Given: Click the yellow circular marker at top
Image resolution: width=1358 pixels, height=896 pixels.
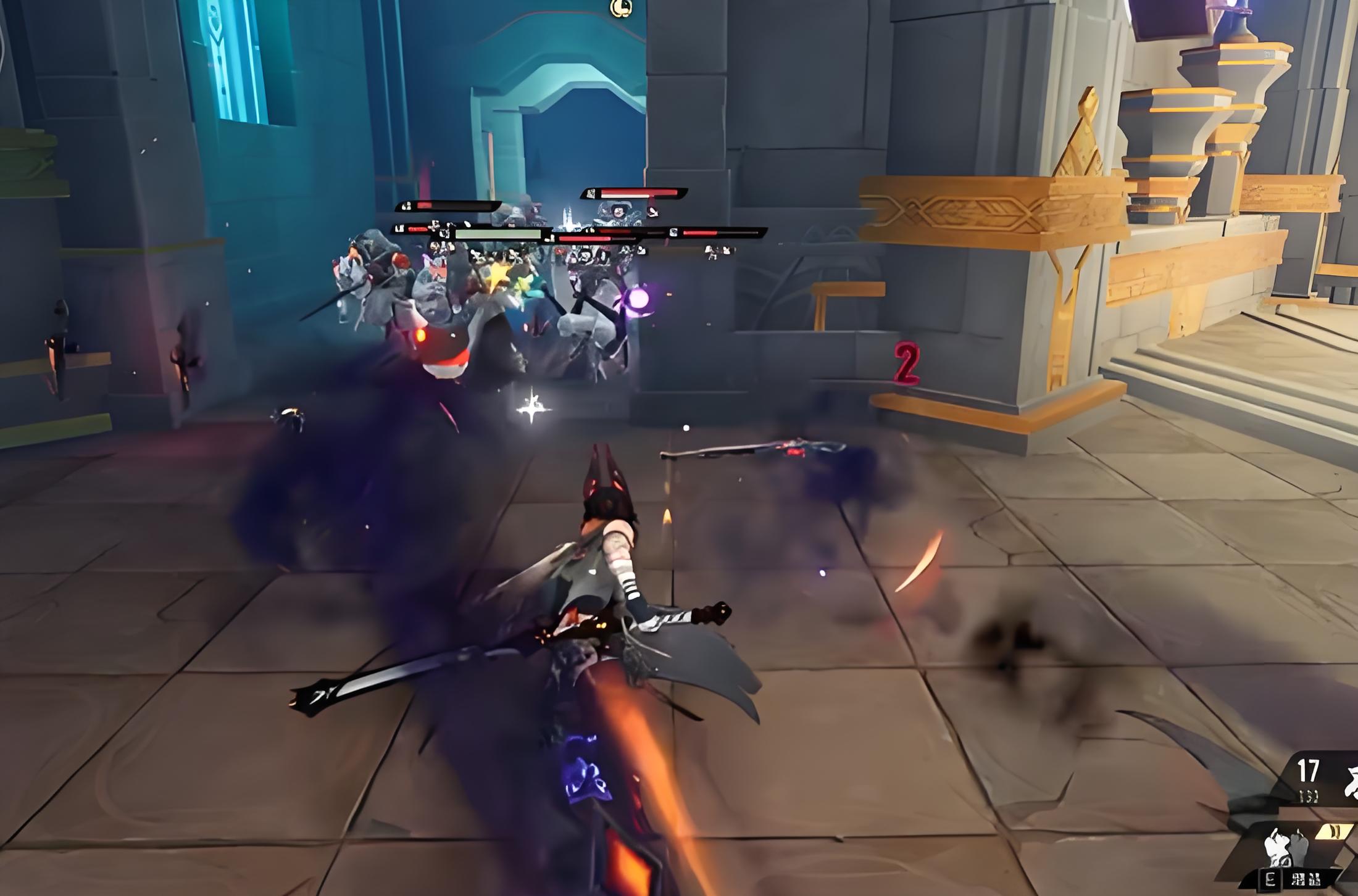Looking at the screenshot, I should click(x=621, y=7).
